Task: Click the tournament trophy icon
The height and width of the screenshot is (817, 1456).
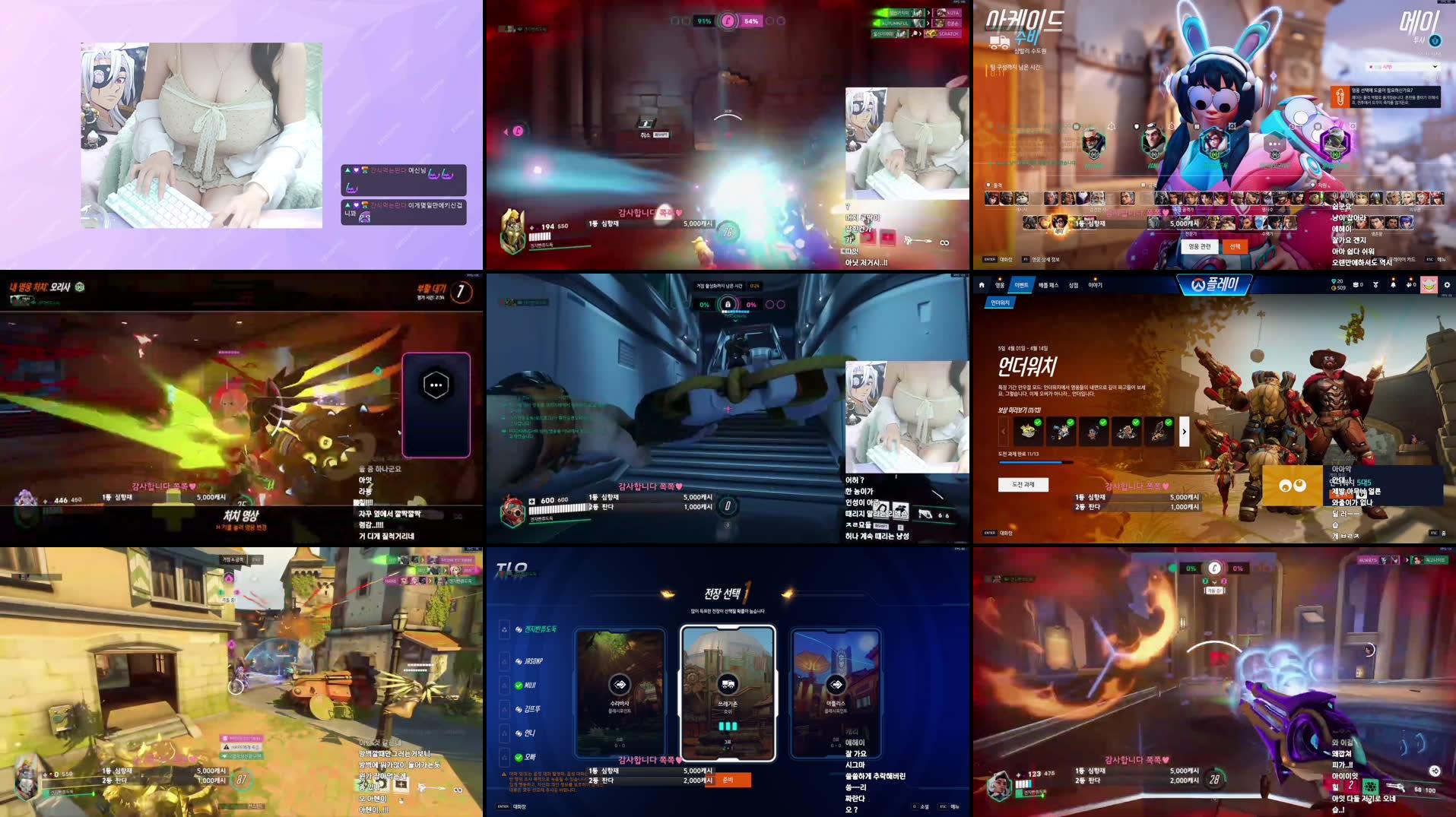Action: pos(1375,284)
